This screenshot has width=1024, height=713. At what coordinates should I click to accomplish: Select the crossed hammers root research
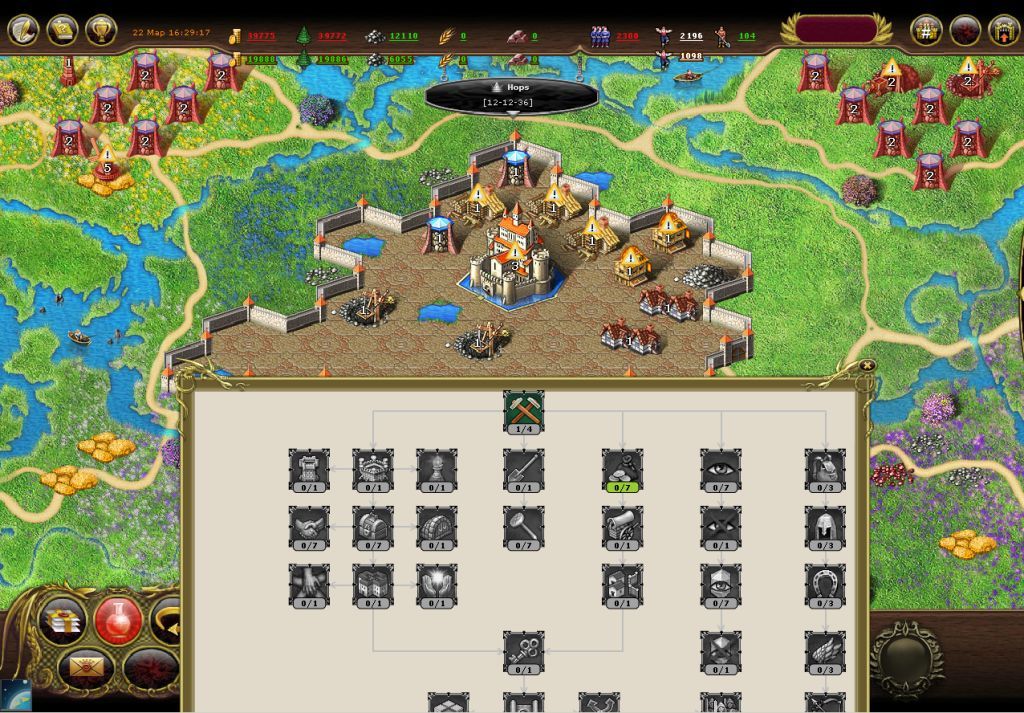tap(523, 411)
